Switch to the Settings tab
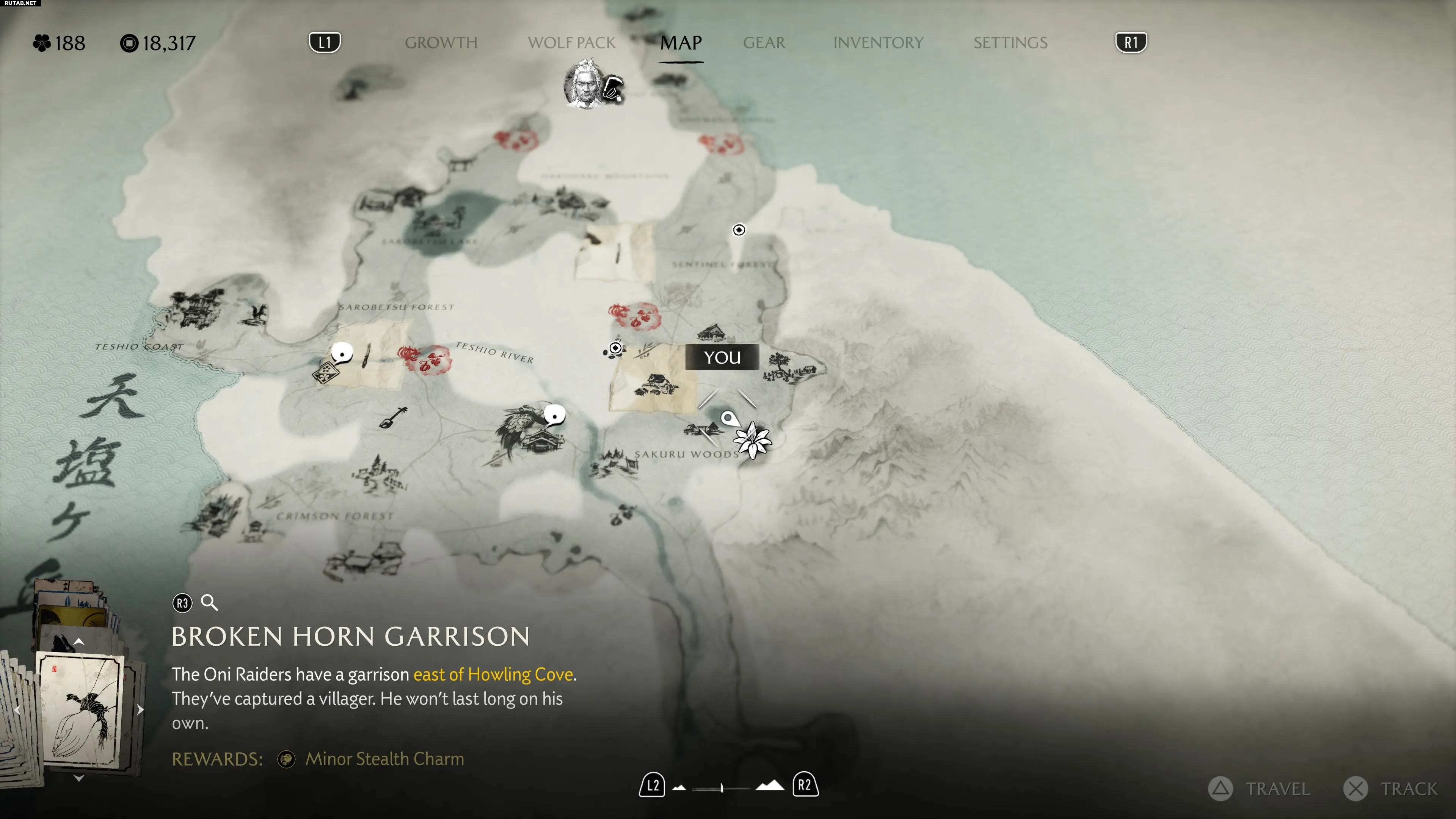 coord(1010,43)
